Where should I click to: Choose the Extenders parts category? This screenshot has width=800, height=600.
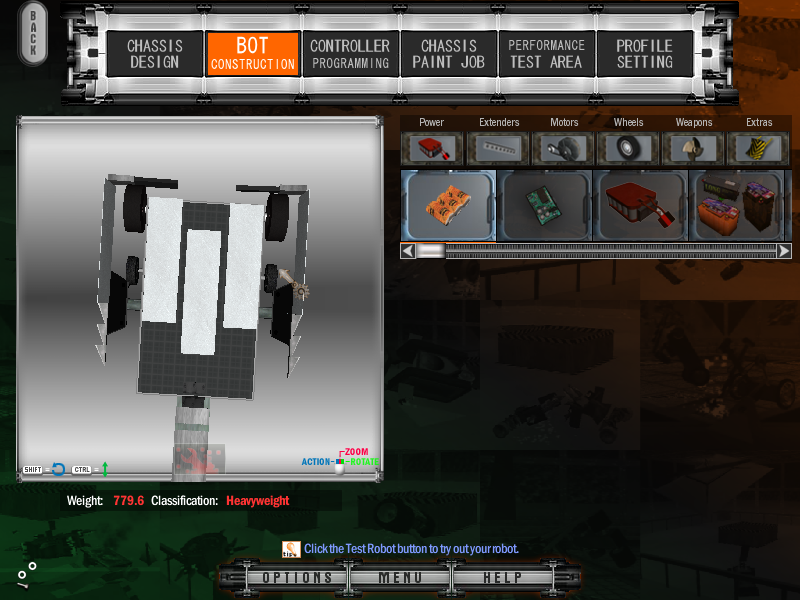click(x=499, y=148)
